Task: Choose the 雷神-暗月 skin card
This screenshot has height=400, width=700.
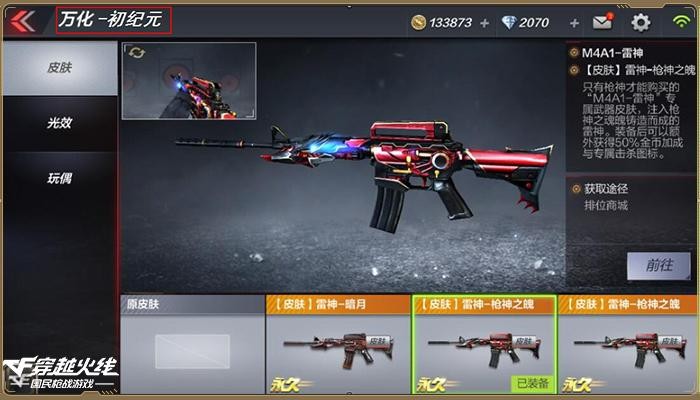Action: [335, 344]
